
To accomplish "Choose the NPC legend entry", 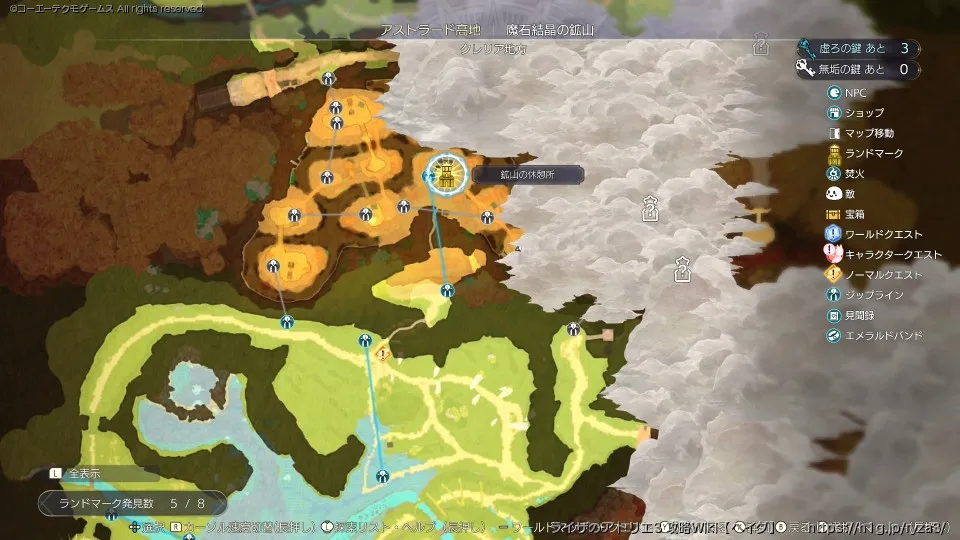I will coord(854,92).
